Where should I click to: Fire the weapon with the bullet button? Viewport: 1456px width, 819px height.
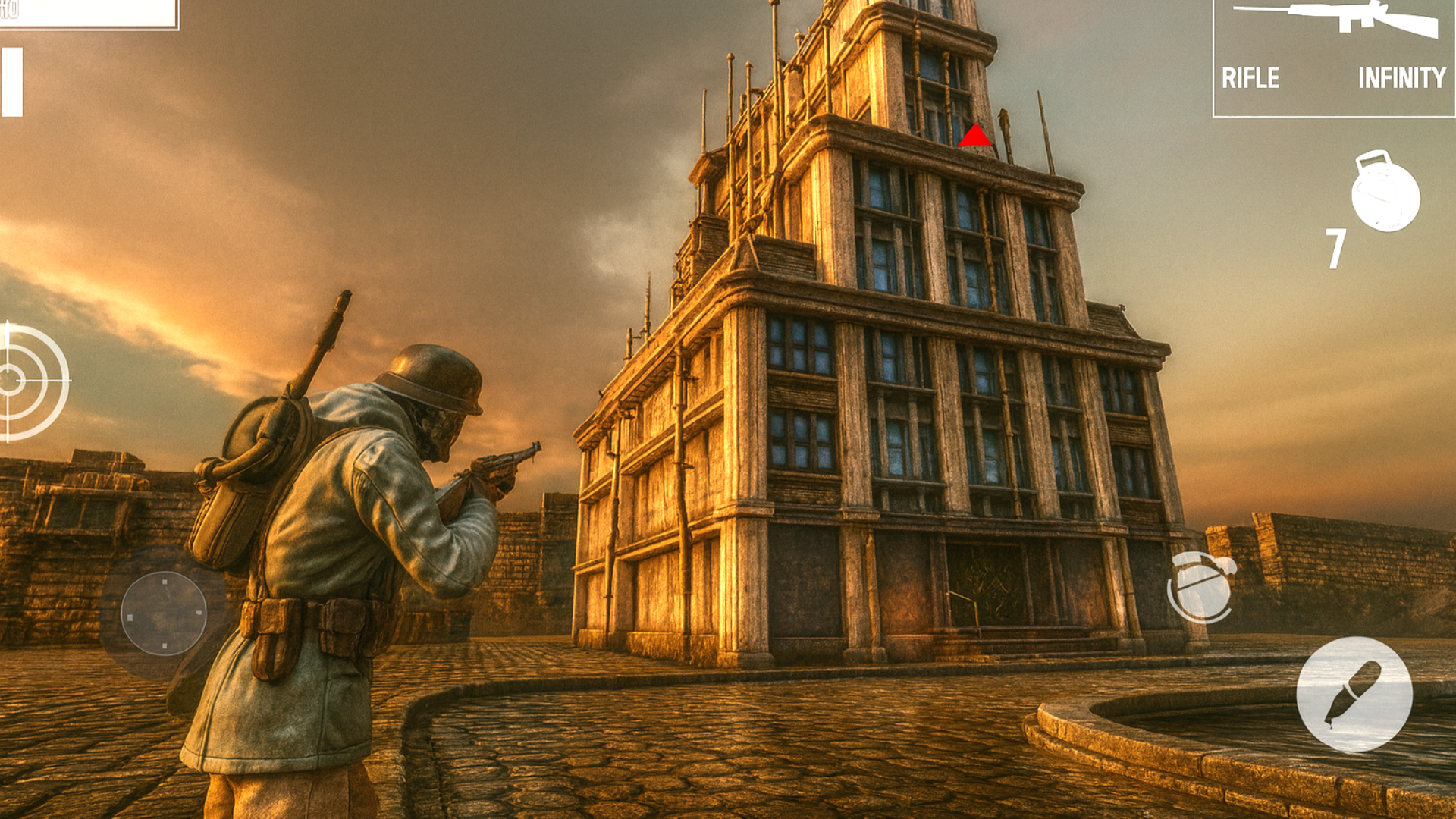pos(1354,695)
